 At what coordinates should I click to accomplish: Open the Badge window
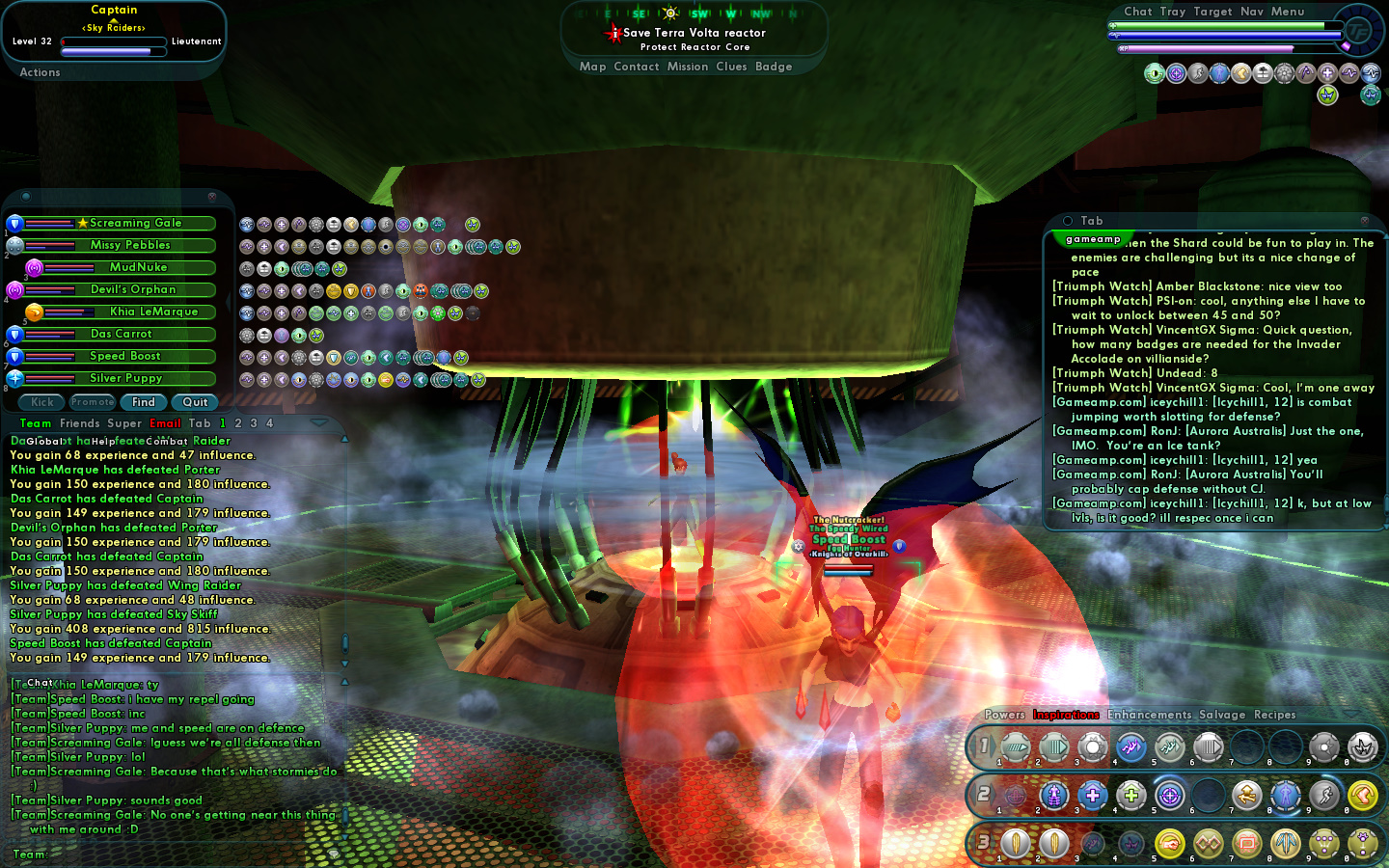774,67
